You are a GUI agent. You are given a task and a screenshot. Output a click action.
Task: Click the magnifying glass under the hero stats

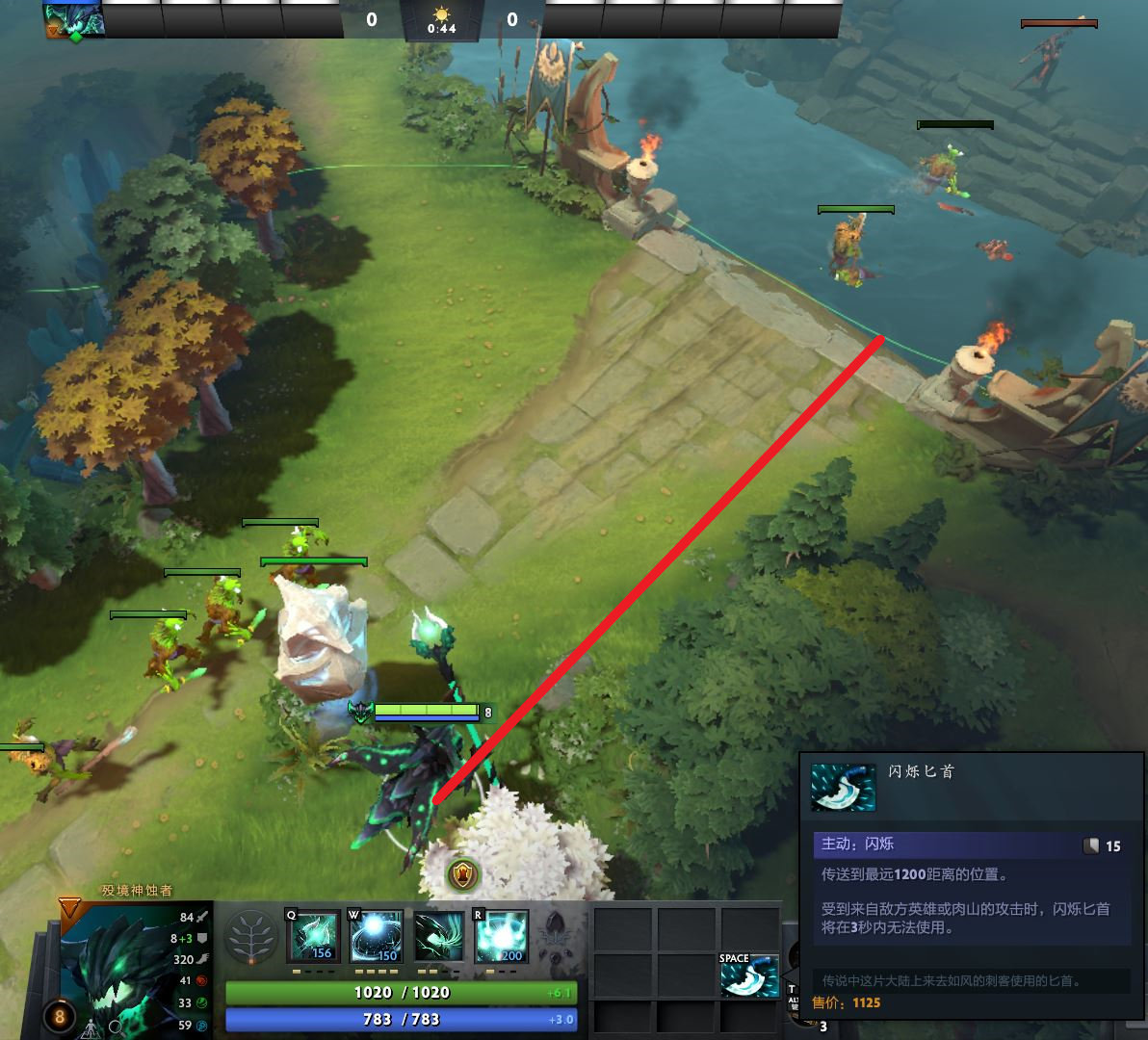tap(116, 1027)
